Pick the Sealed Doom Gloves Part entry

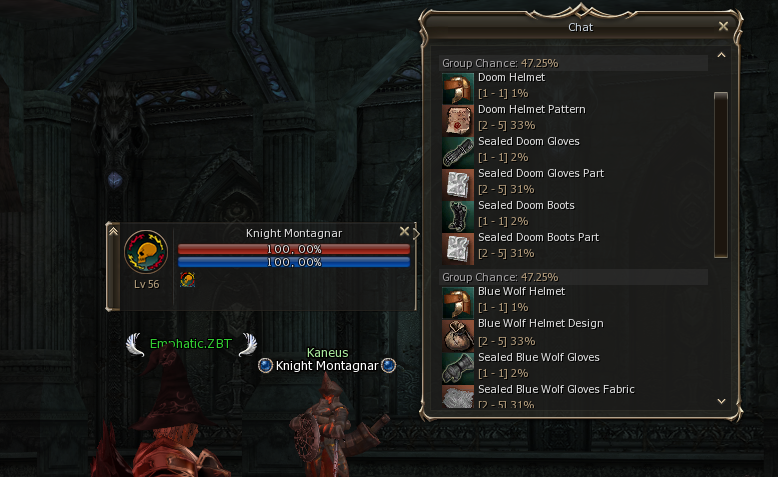pos(540,174)
